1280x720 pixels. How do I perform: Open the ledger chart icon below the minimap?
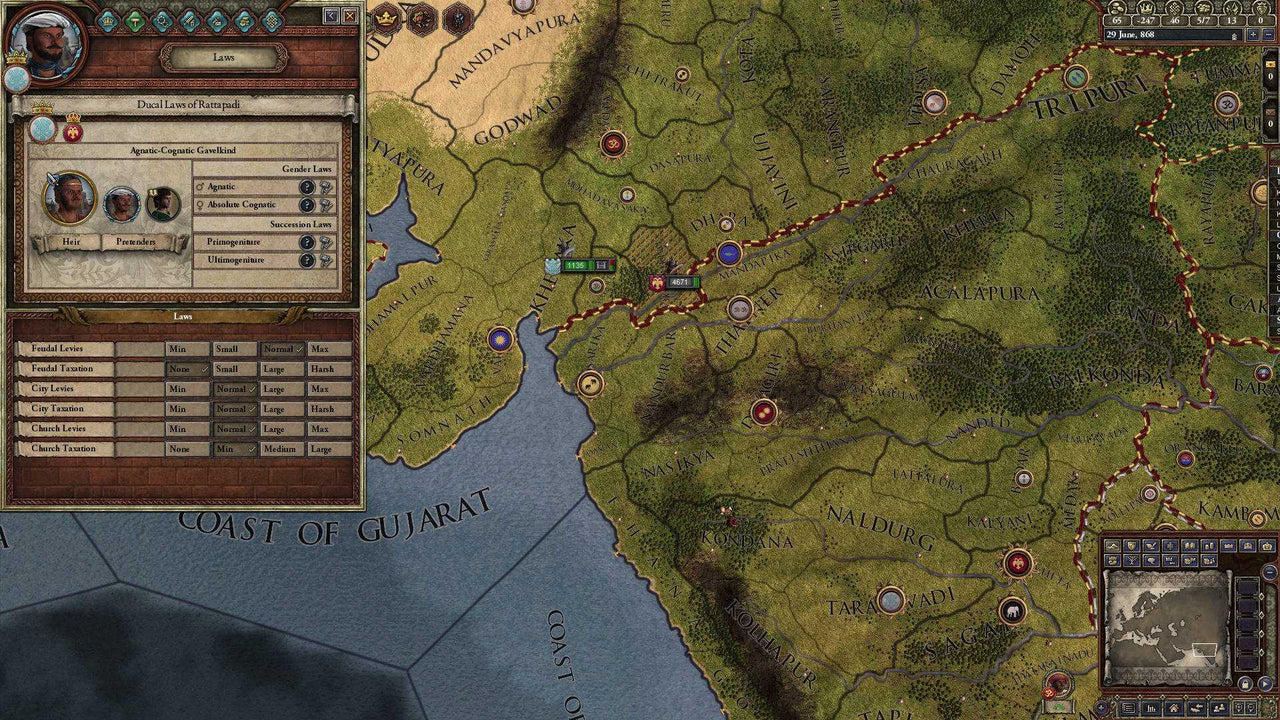(x=1150, y=707)
